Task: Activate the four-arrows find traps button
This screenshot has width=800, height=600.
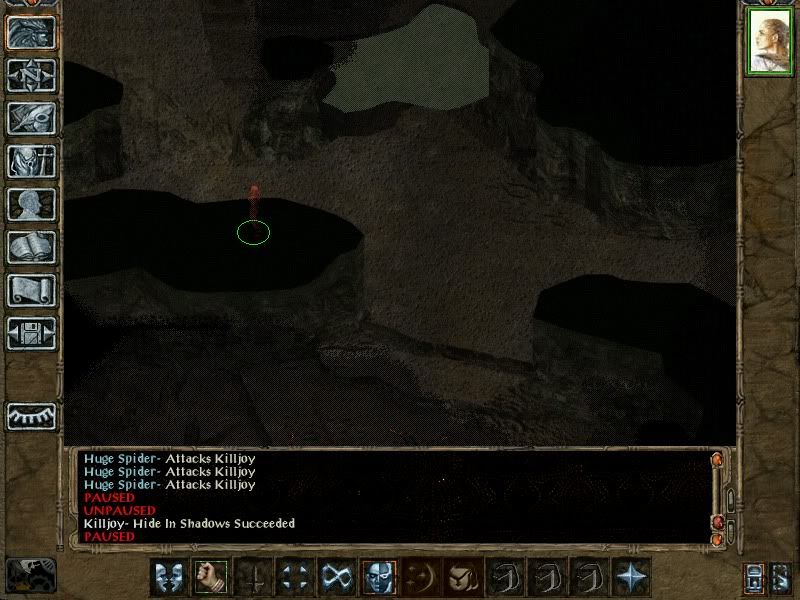Action: (x=294, y=577)
